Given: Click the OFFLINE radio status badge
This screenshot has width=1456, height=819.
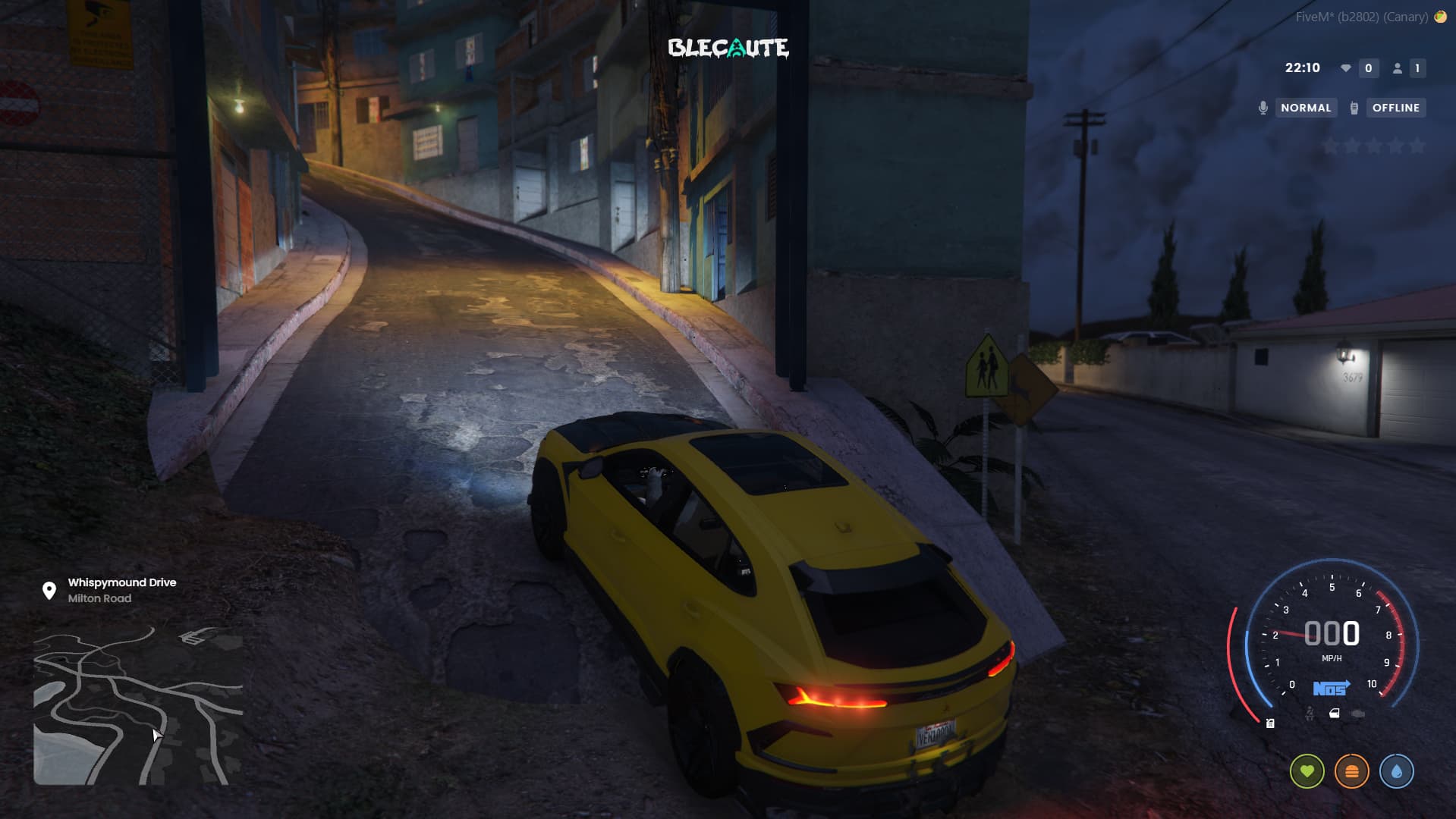Looking at the screenshot, I should (x=1395, y=108).
